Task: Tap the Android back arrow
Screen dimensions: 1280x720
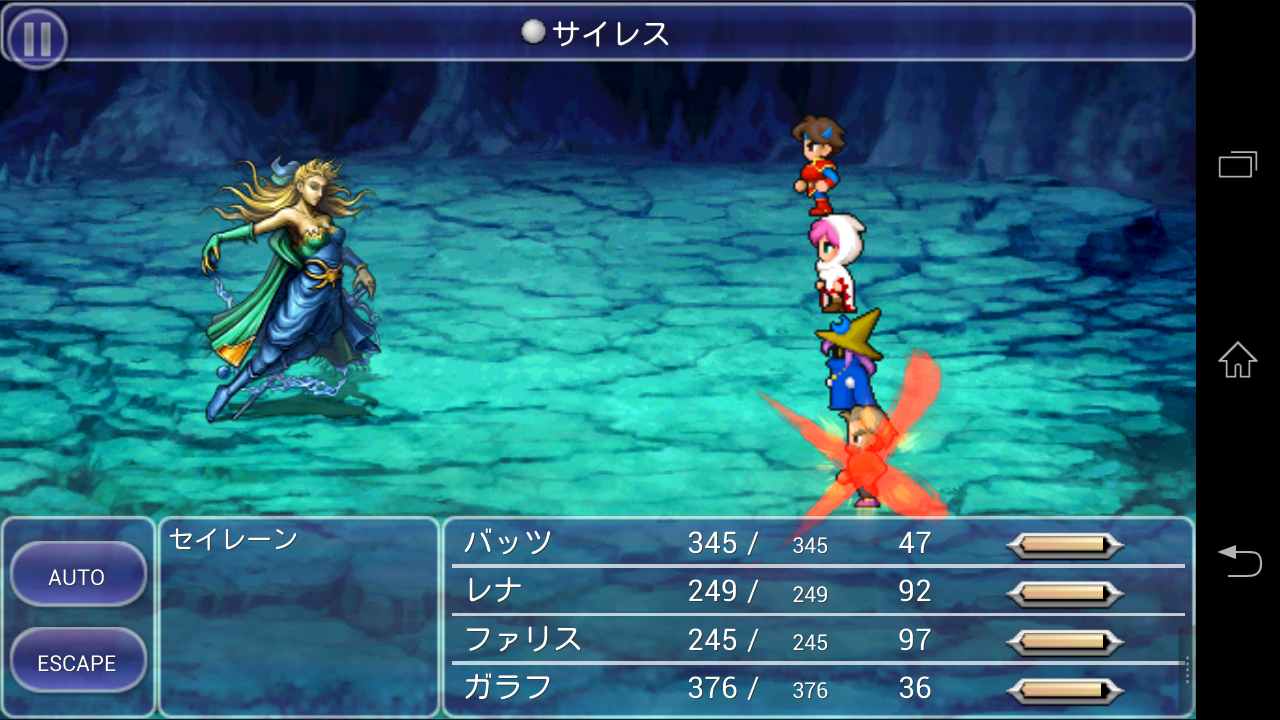Action: pyautogui.click(x=1237, y=559)
